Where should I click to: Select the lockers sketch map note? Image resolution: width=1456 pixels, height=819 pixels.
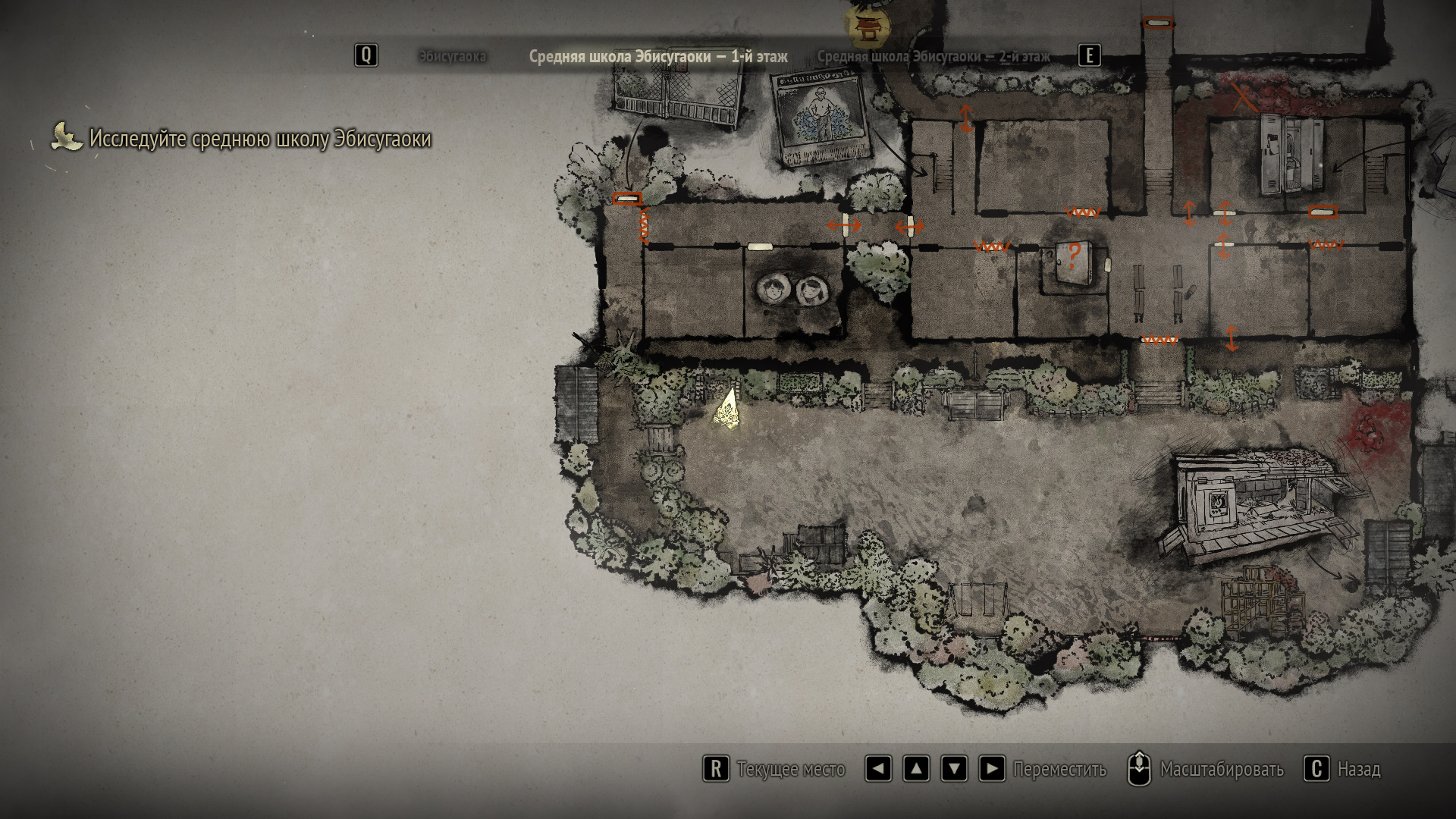click(1291, 154)
